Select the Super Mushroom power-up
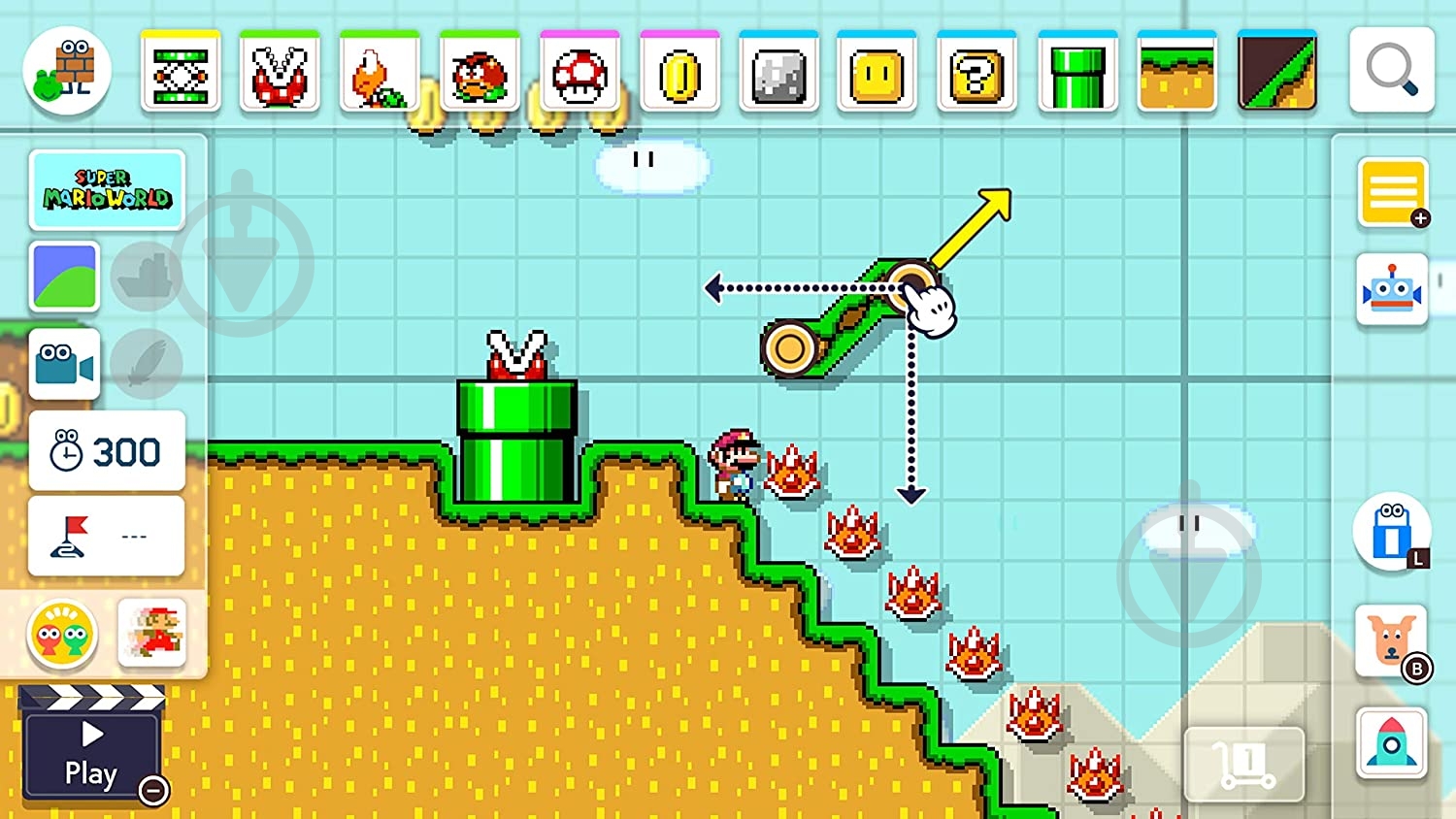 (579, 73)
